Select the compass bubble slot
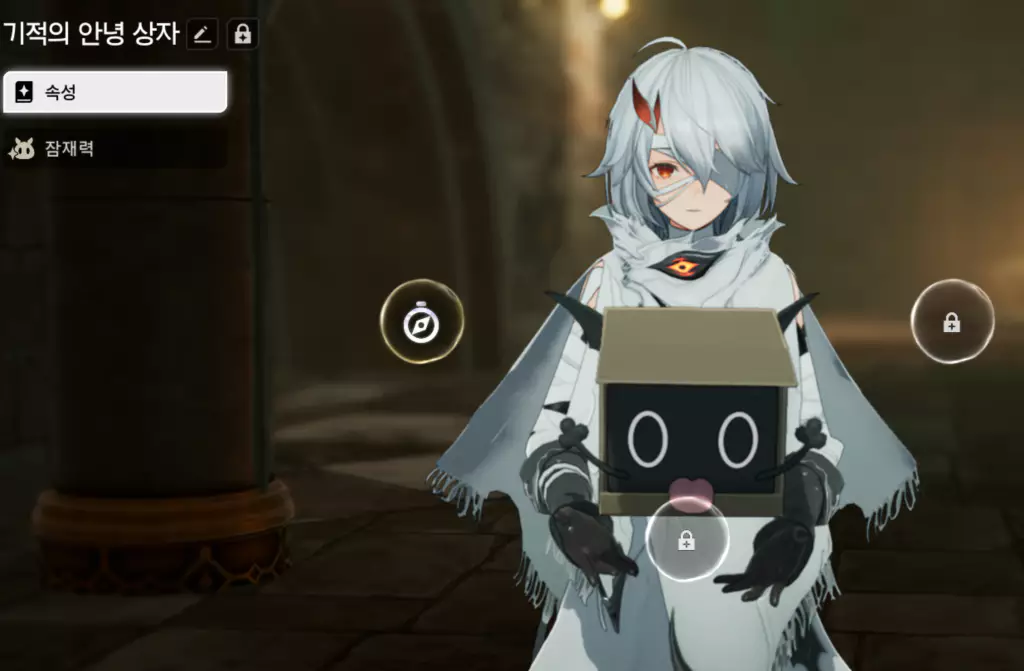Image resolution: width=1024 pixels, height=671 pixels. [421, 322]
